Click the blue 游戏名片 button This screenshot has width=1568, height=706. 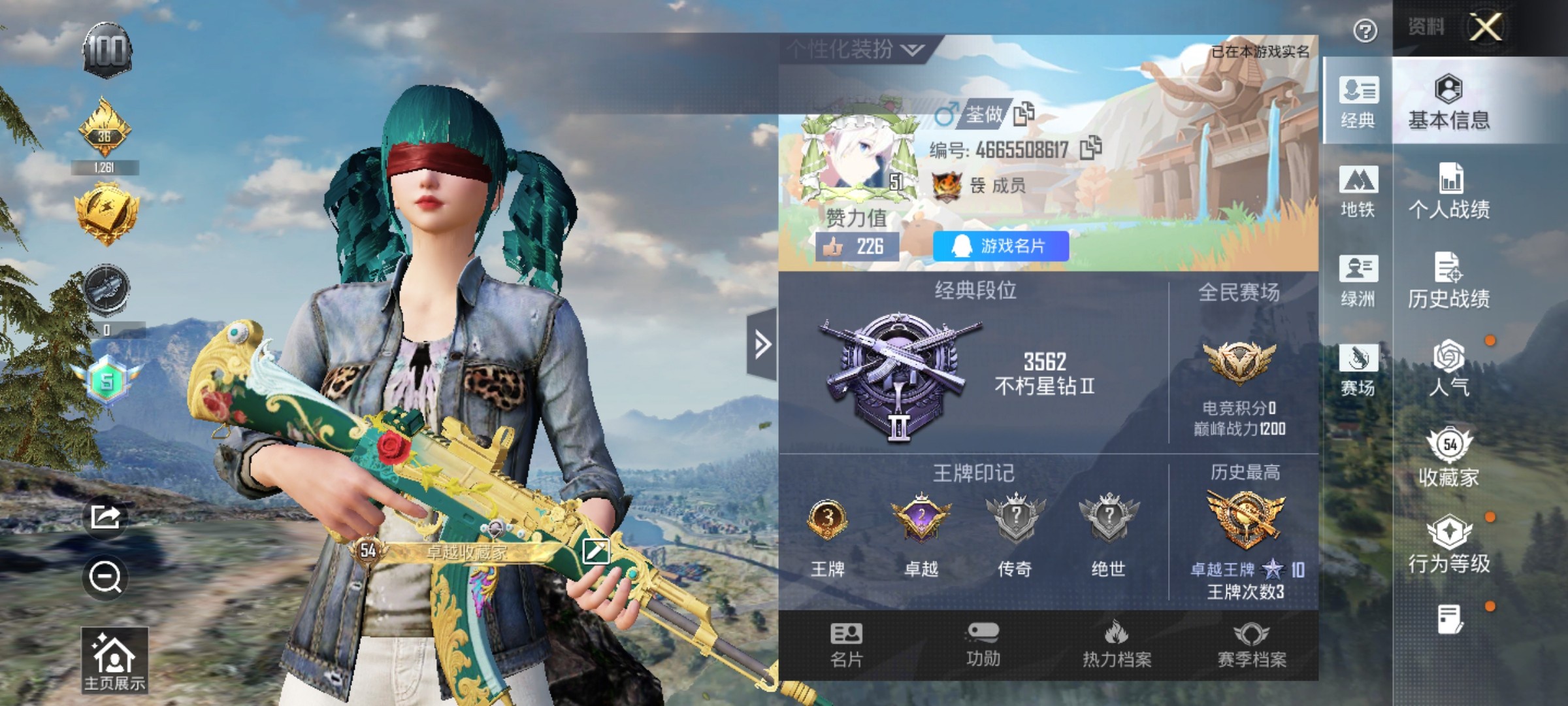pyautogui.click(x=1000, y=246)
